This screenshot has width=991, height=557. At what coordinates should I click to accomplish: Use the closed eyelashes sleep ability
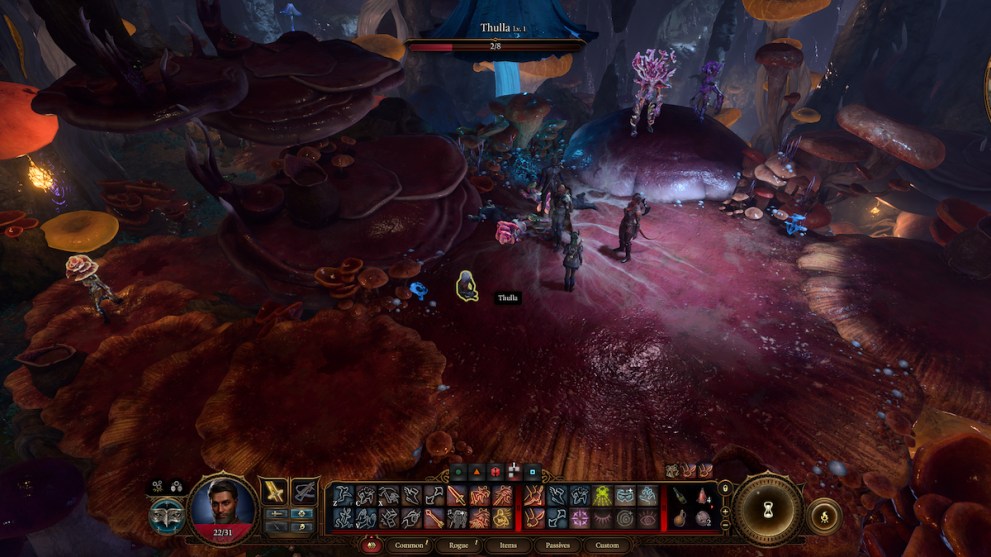pos(603,517)
